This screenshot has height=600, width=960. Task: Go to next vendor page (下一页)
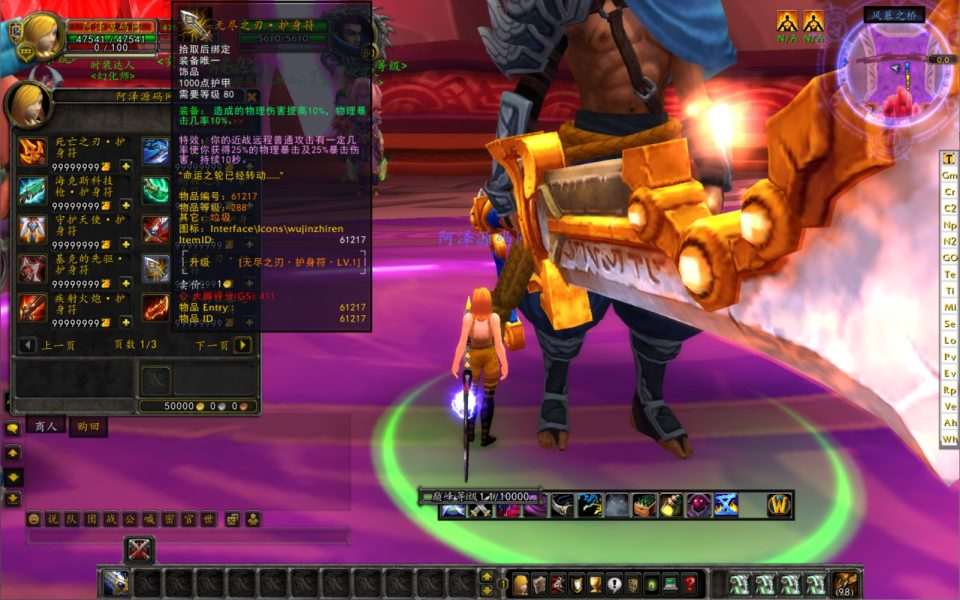(242, 345)
